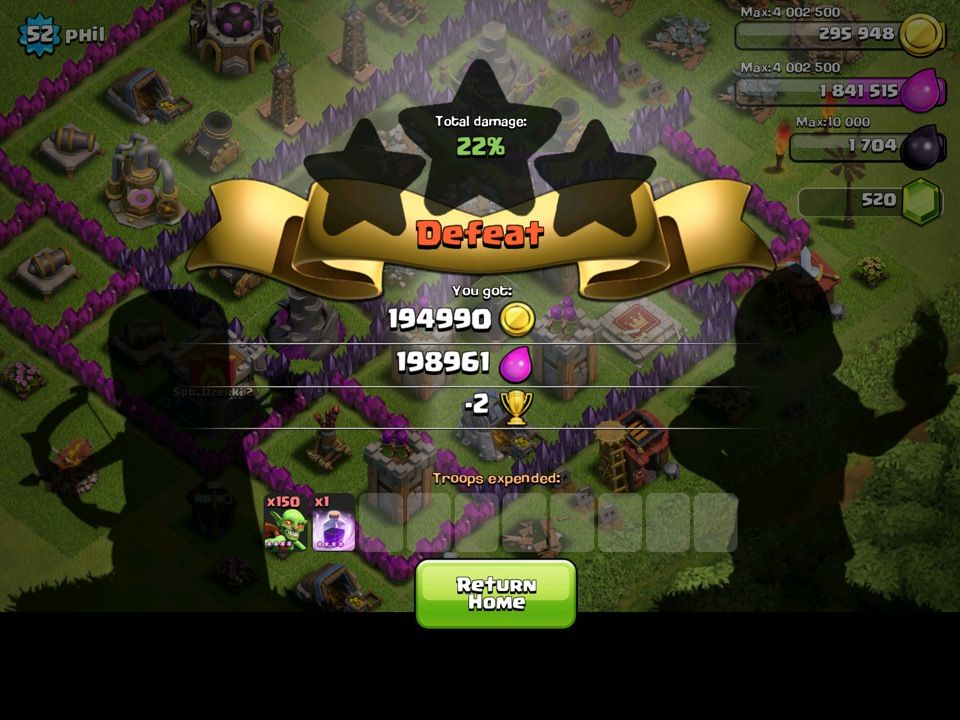Screen dimensions: 960x720
Task: Tap the Return Home button
Action: click(496, 593)
